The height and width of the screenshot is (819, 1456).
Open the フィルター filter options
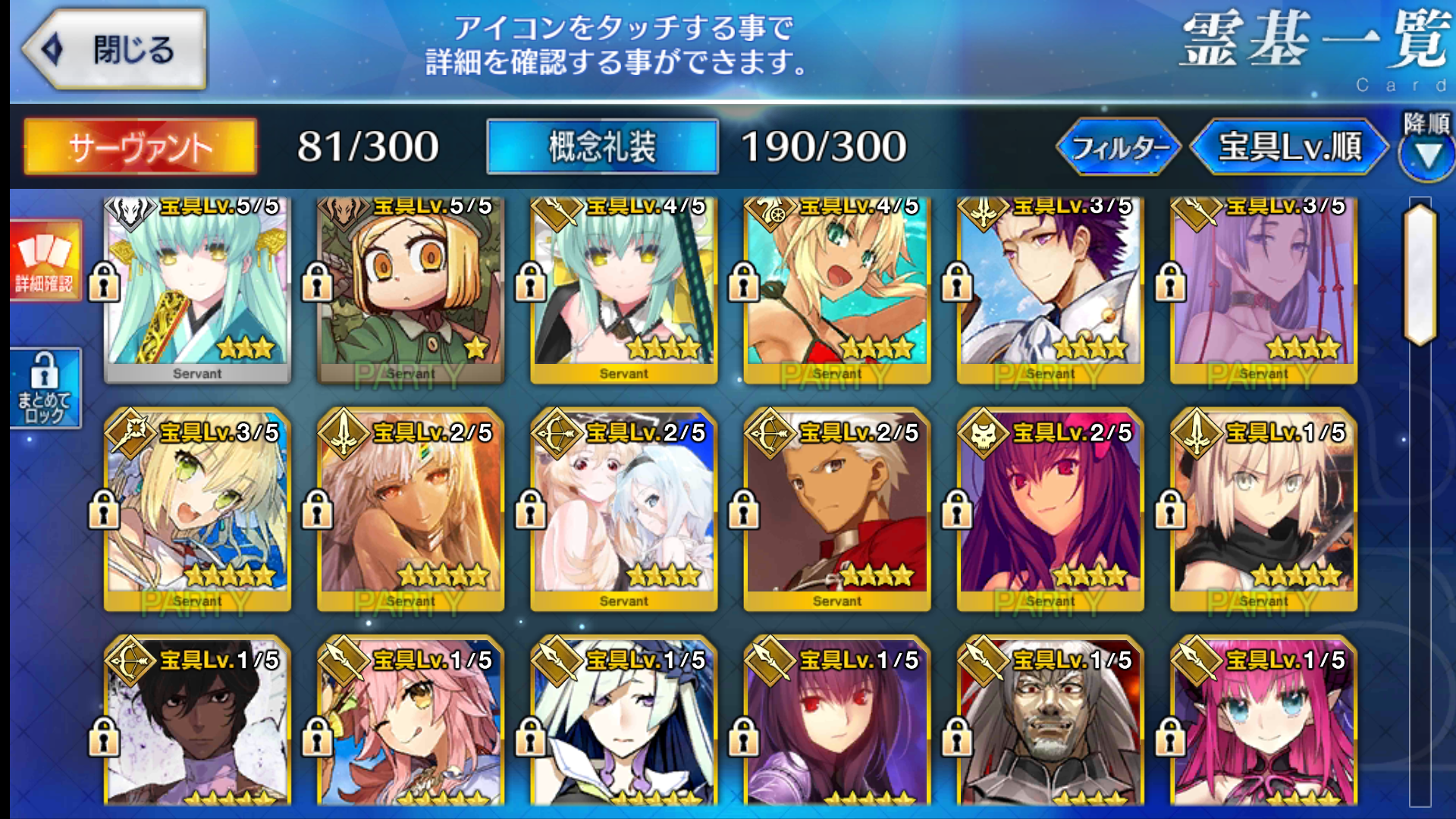[1118, 146]
